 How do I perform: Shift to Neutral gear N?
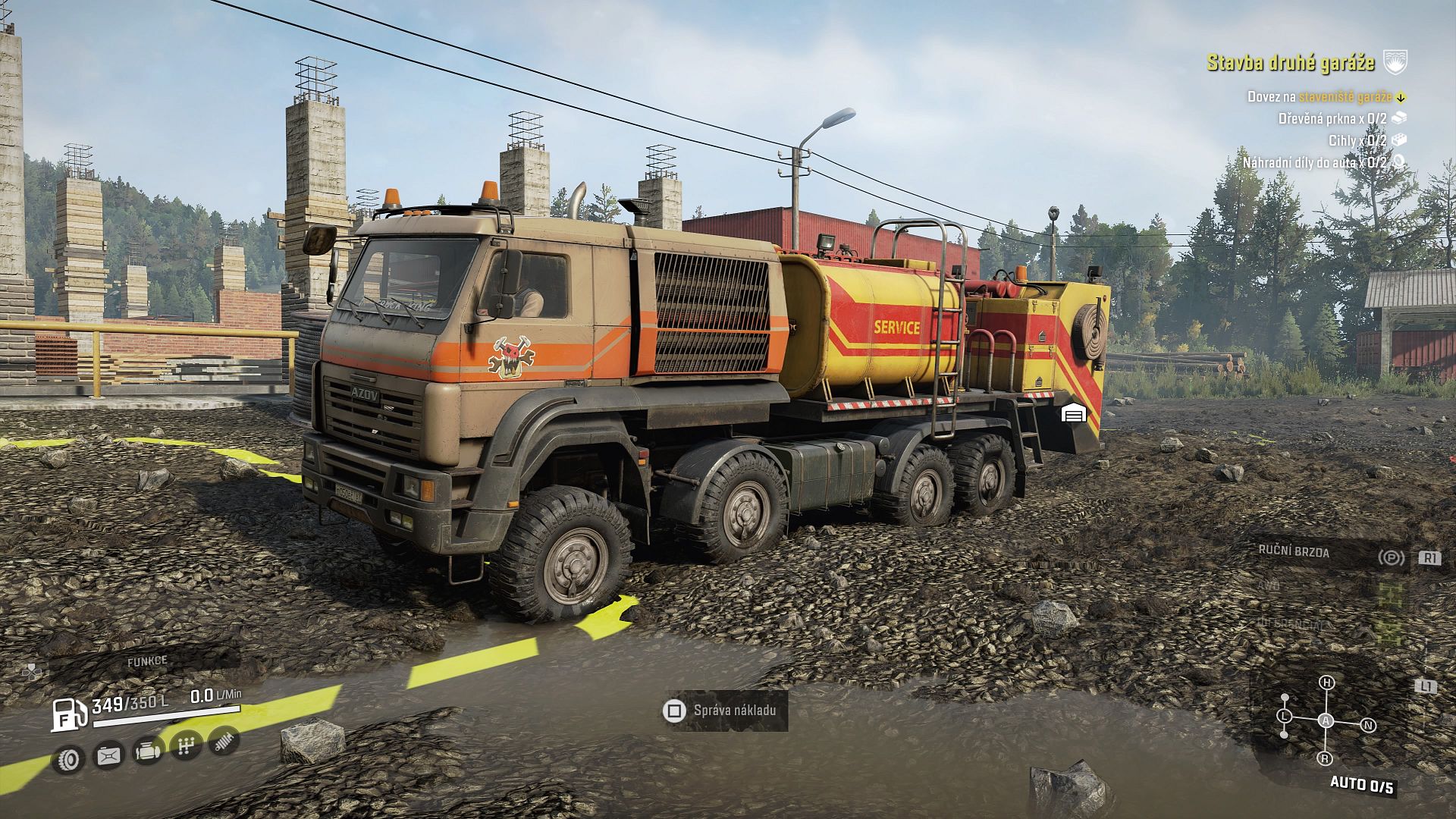coord(1368,725)
